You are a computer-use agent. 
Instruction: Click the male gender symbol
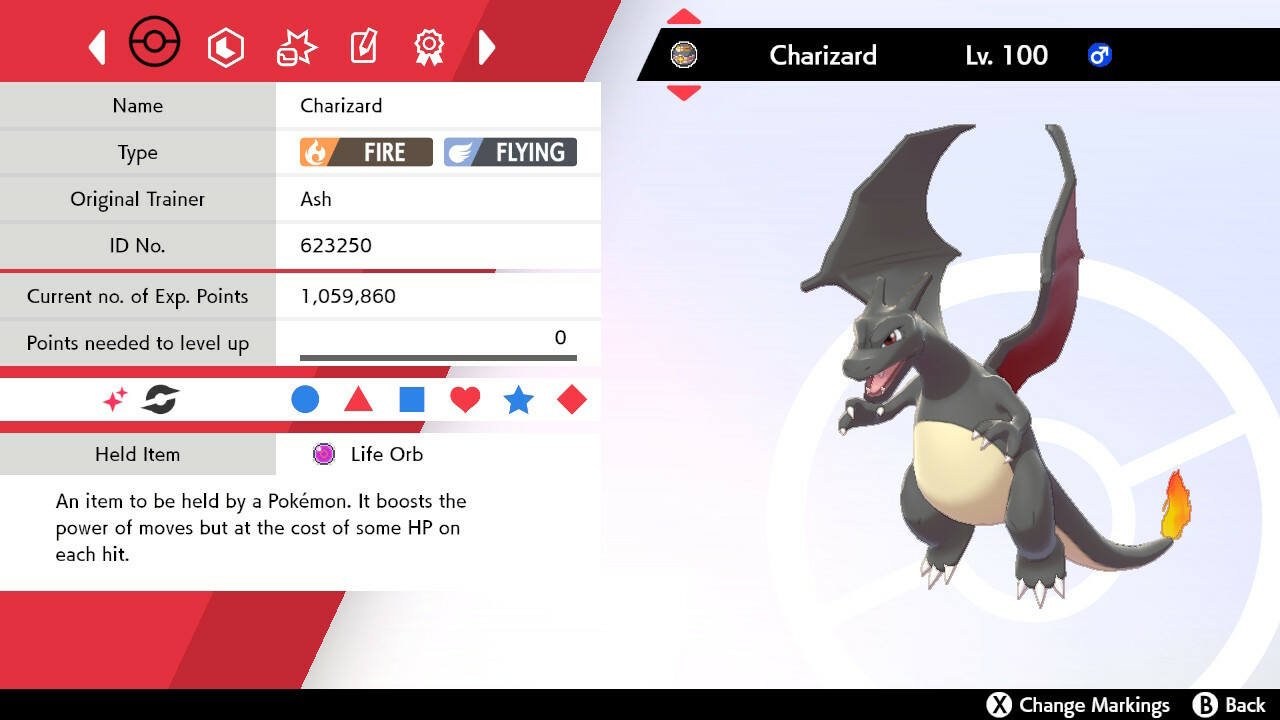[x=1100, y=56]
